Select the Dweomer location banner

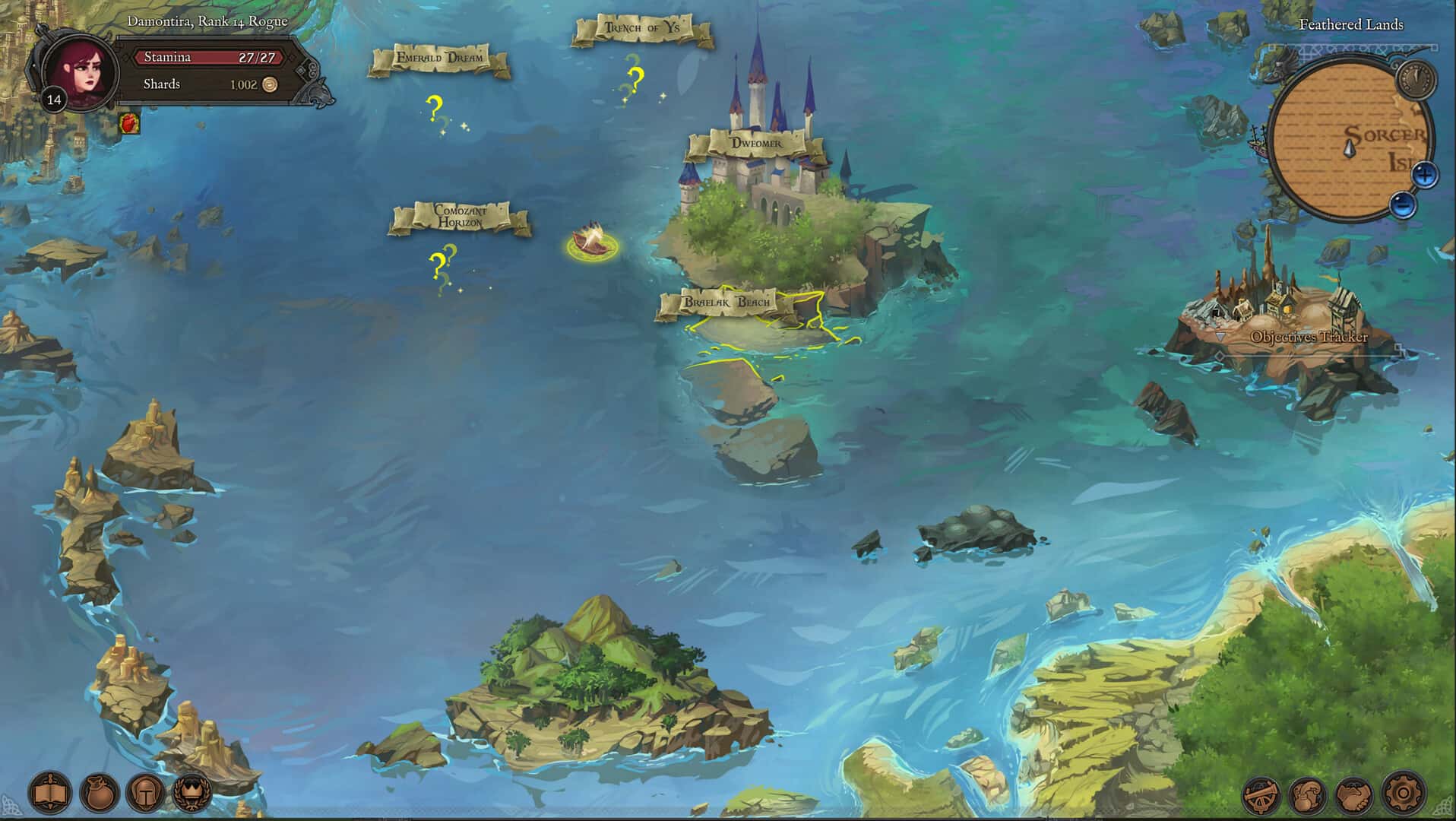pyautogui.click(x=758, y=141)
